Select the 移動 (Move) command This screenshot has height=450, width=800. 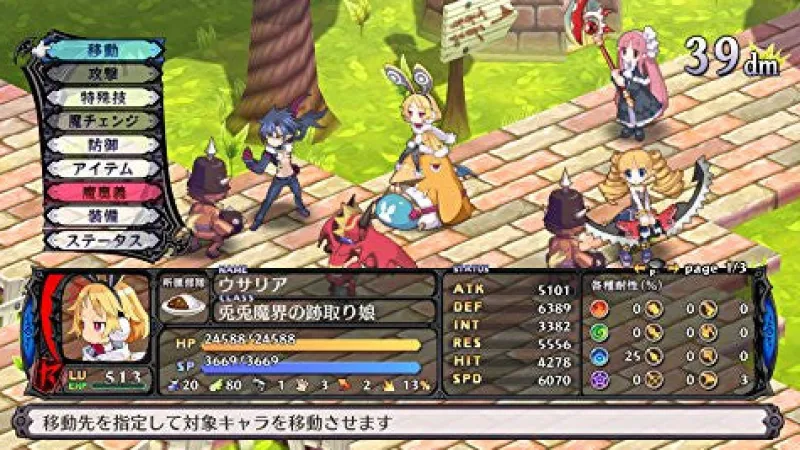tap(104, 49)
